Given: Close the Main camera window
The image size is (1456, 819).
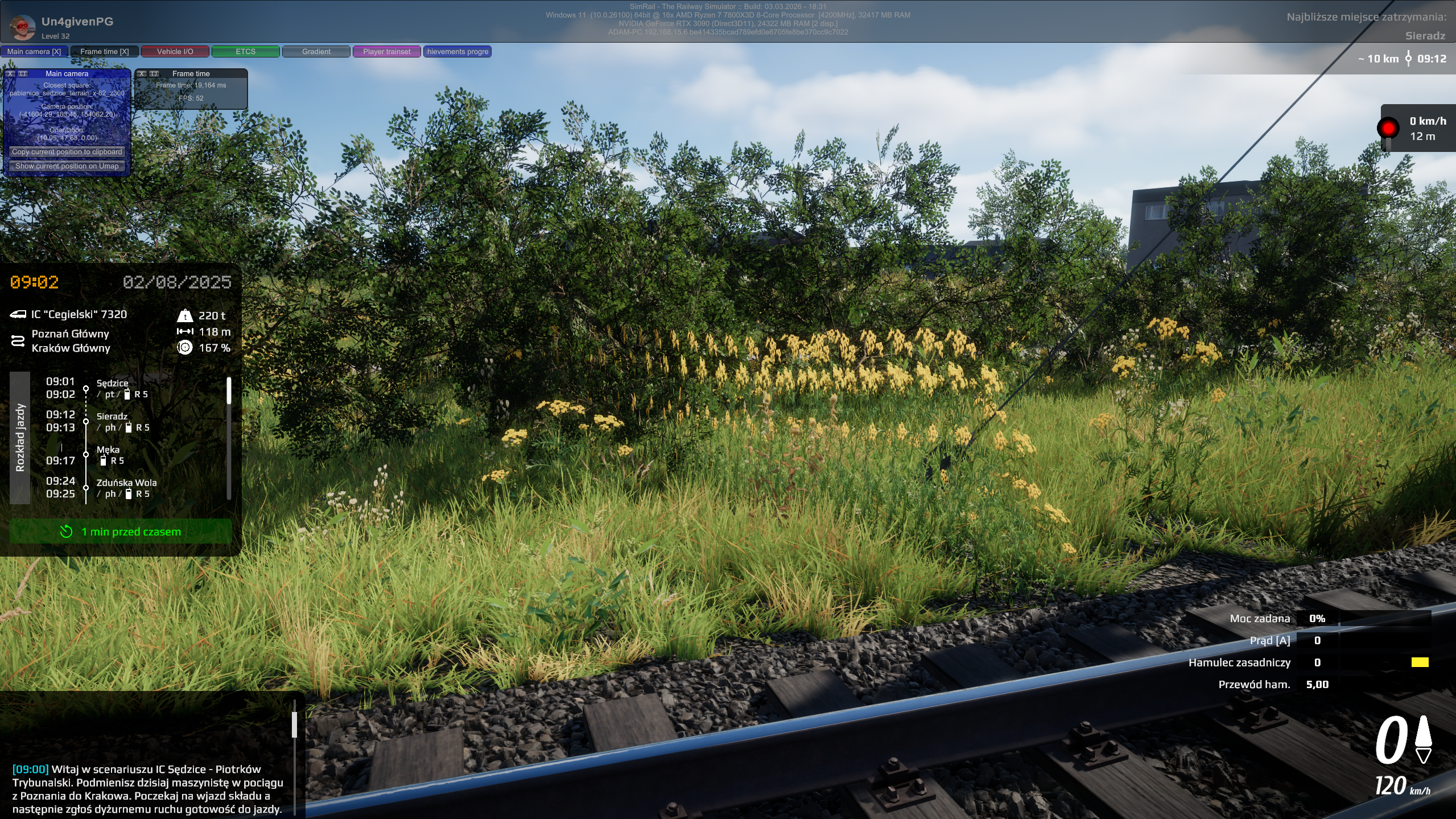Looking at the screenshot, I should pyautogui.click(x=11, y=73).
